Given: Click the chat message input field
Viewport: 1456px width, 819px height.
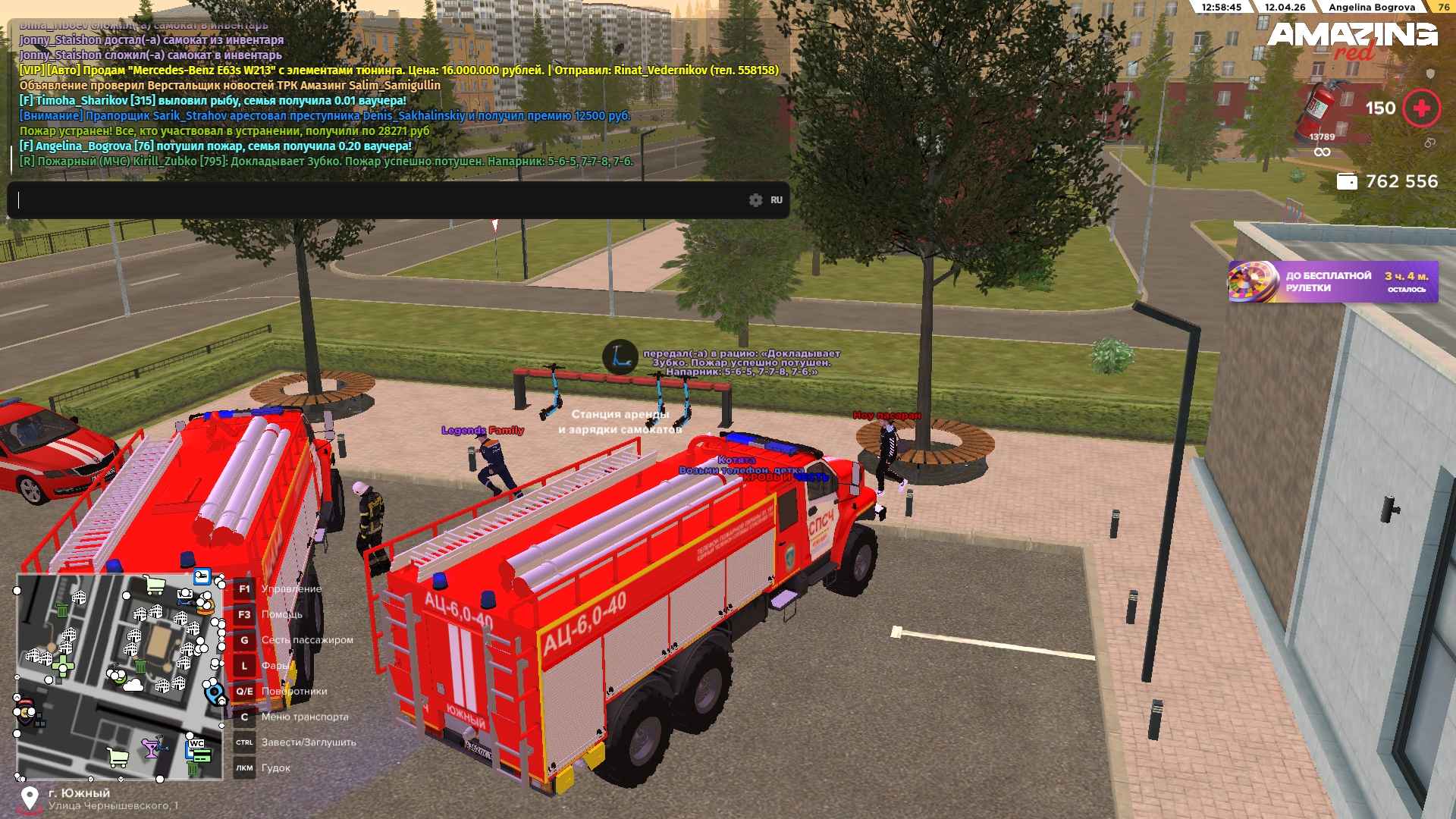Looking at the screenshot, I should [379, 200].
